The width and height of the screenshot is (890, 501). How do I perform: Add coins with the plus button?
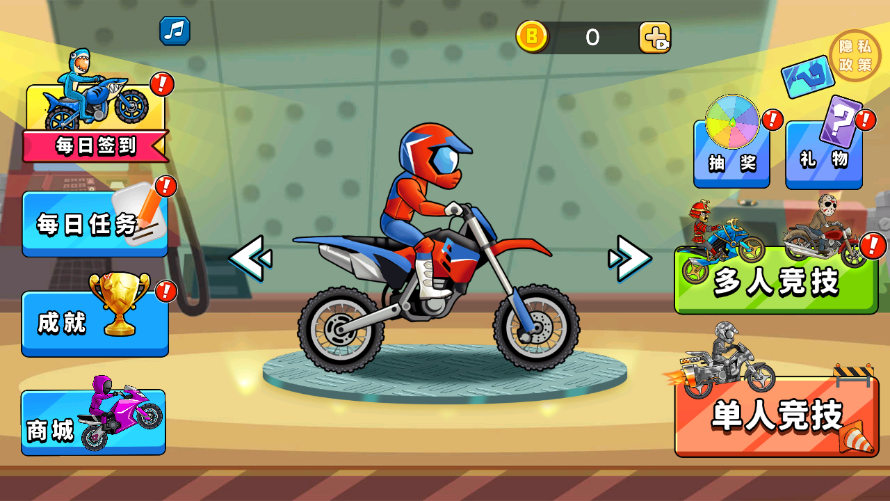tap(655, 39)
